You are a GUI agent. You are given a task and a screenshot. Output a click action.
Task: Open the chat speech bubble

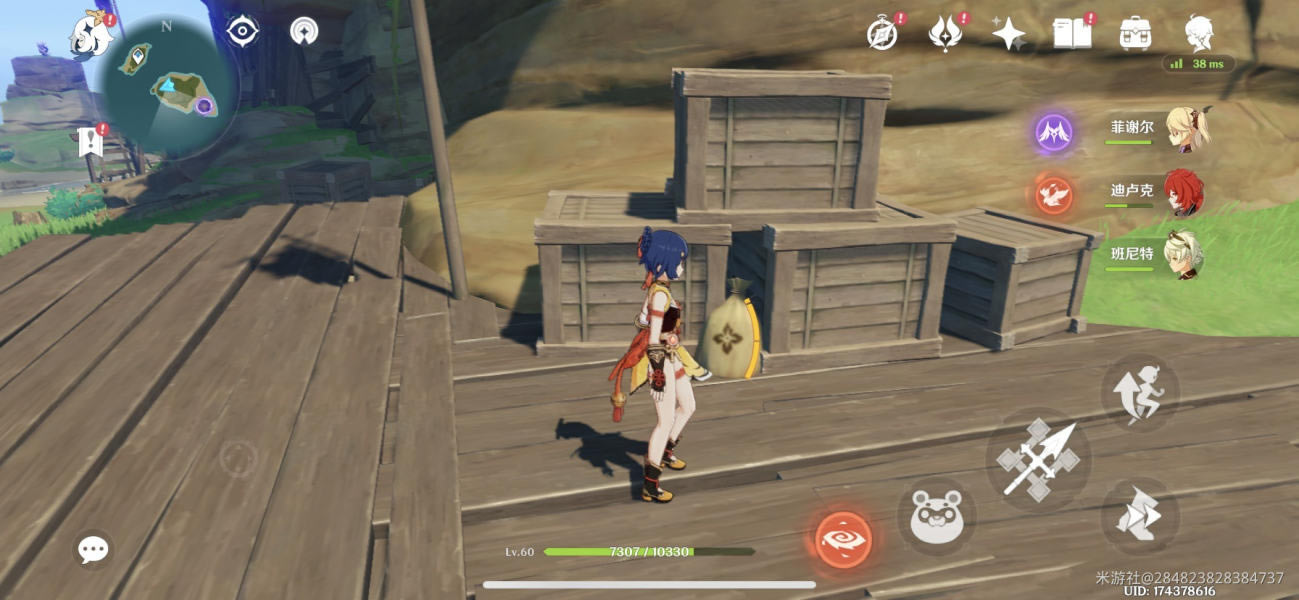pyautogui.click(x=93, y=548)
